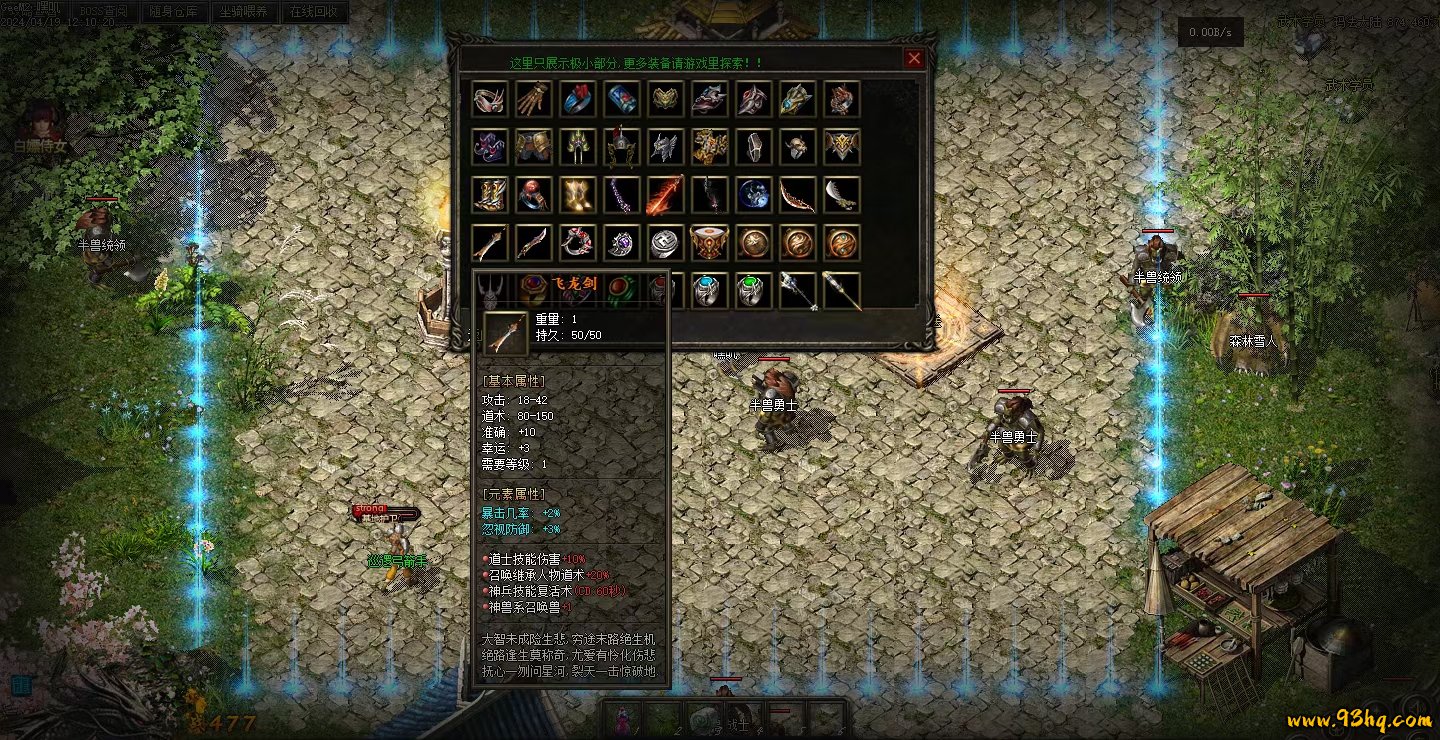Select the small skull helmet item
The image size is (1440, 740).
(x=798, y=147)
